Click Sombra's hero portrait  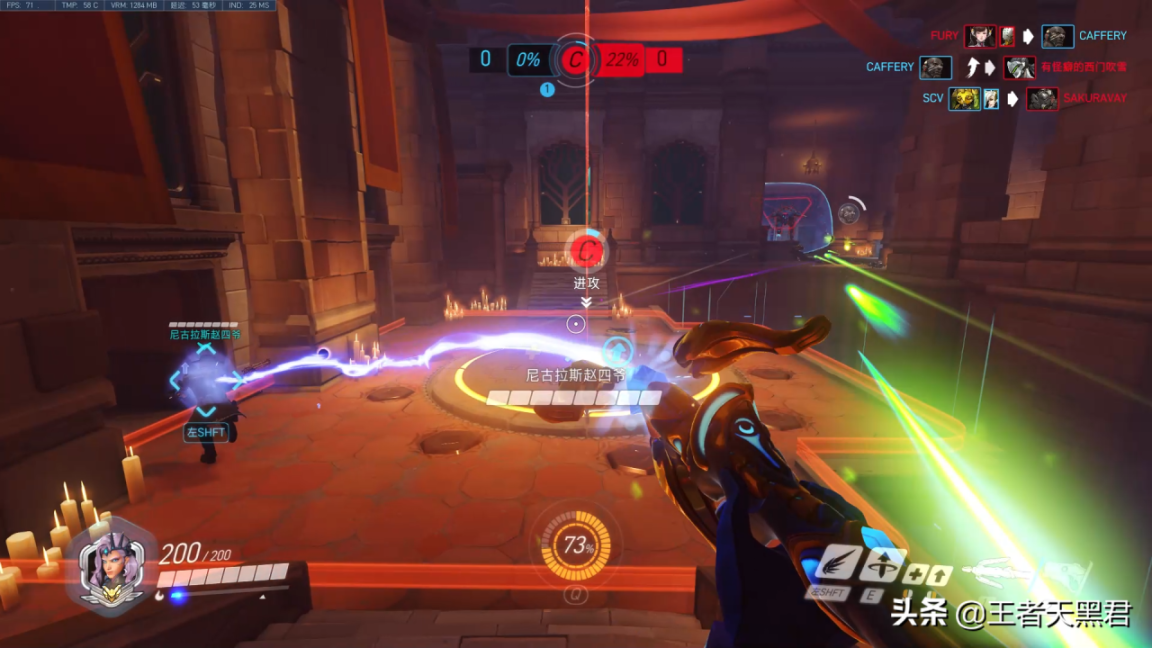pyautogui.click(x=109, y=563)
